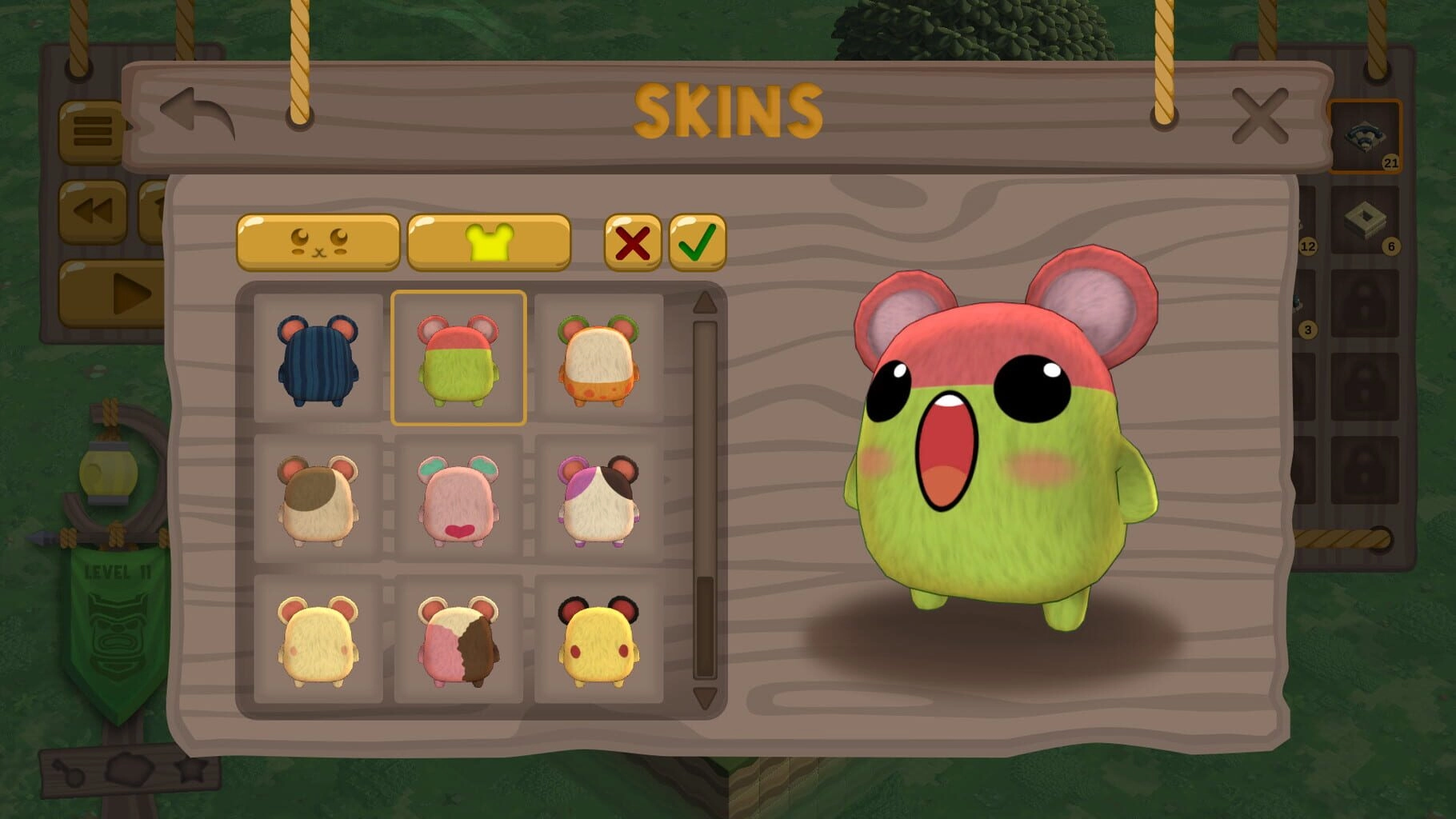The height and width of the screenshot is (819, 1456).
Task: Select the brown patched beige skin
Action: point(318,499)
